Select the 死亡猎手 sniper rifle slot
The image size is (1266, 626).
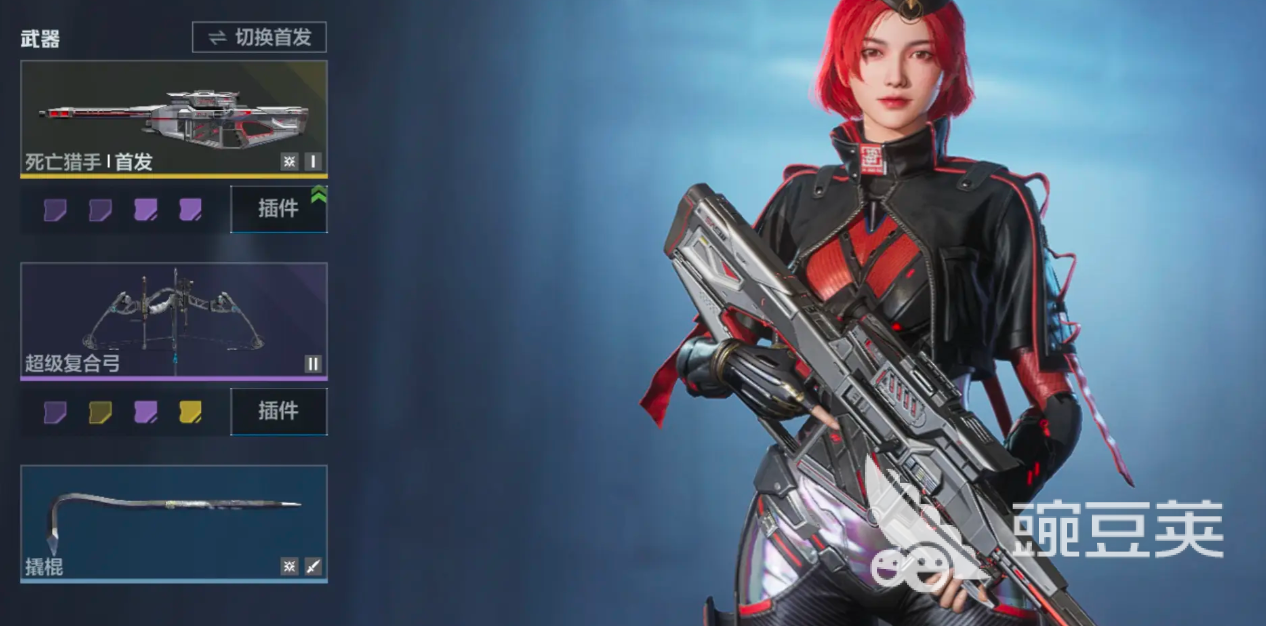tap(174, 118)
